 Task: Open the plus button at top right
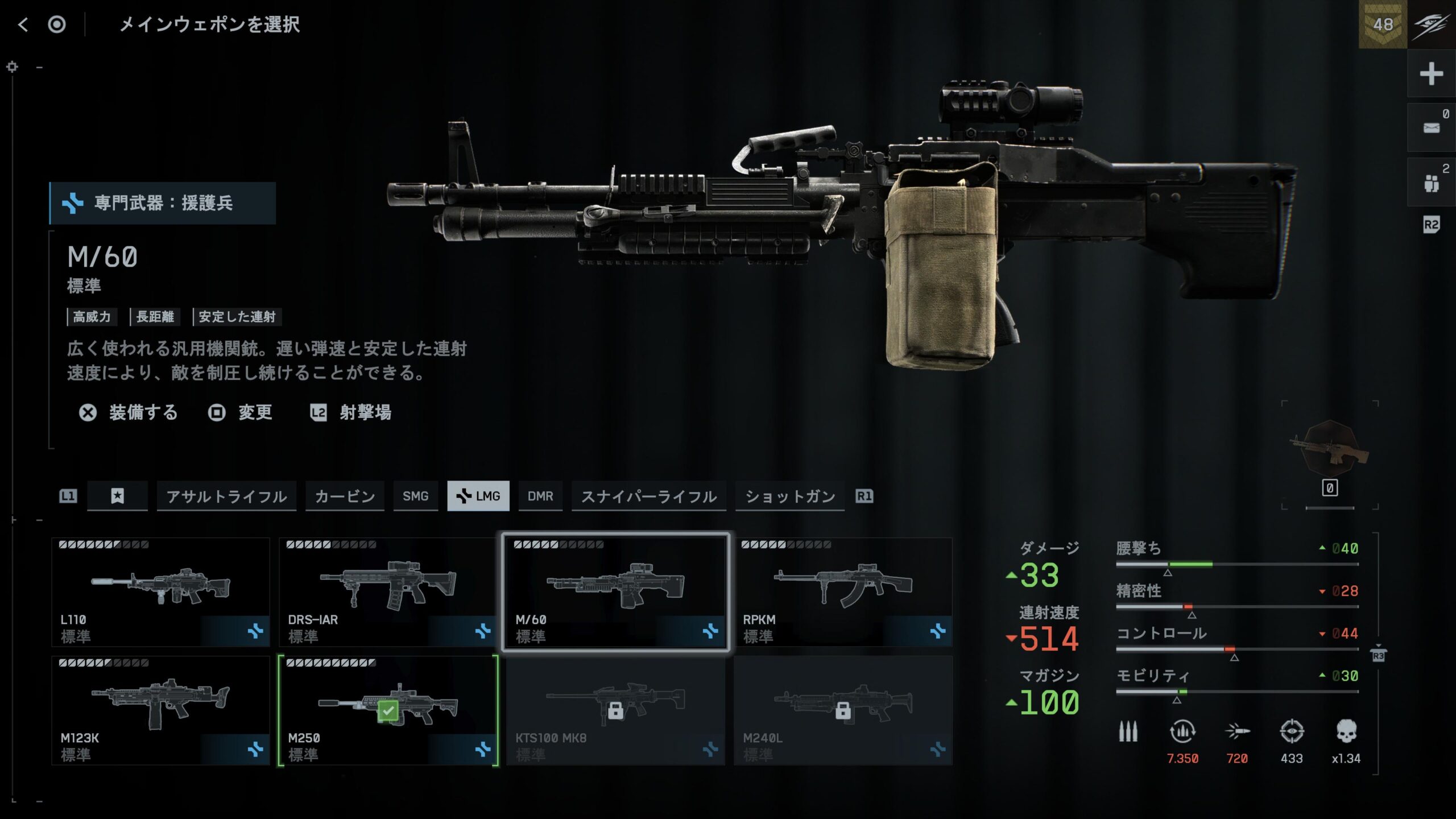click(1431, 74)
